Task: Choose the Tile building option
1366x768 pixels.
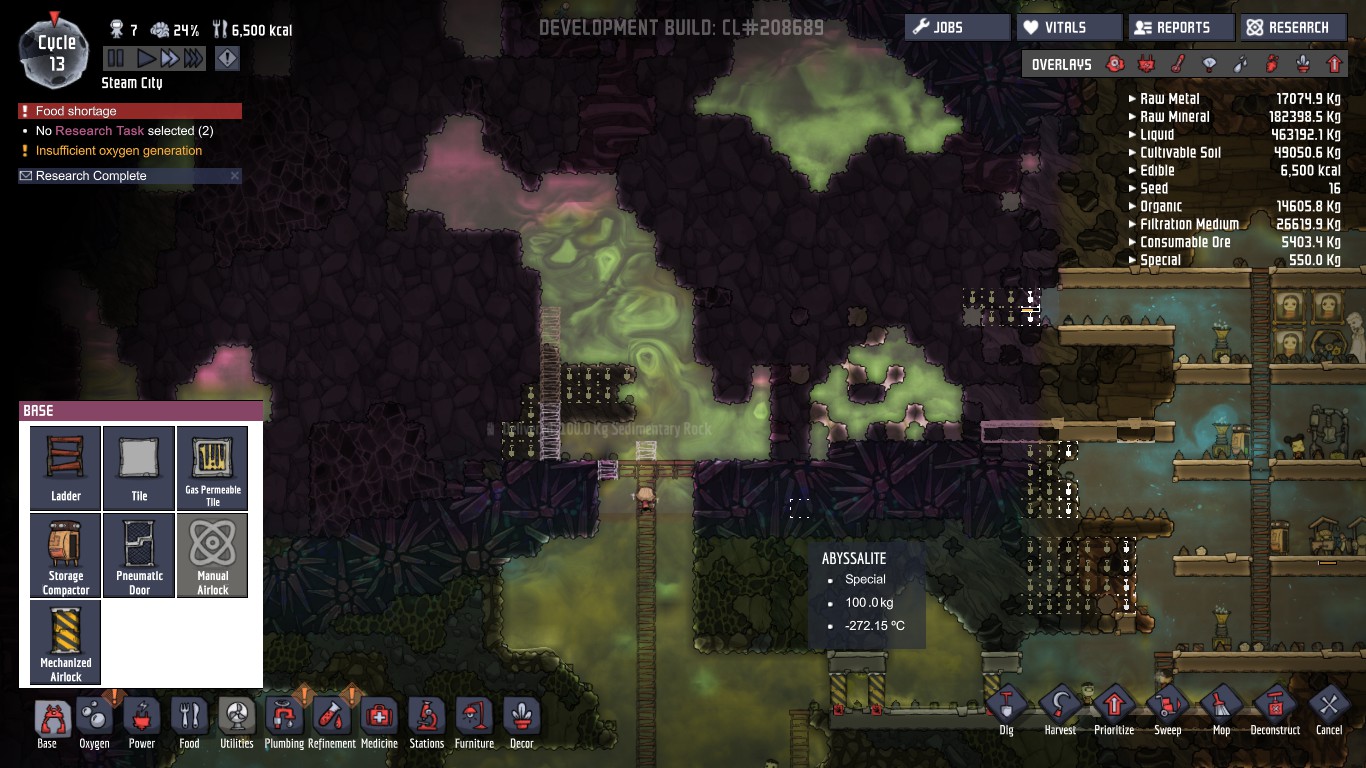Action: (139, 467)
